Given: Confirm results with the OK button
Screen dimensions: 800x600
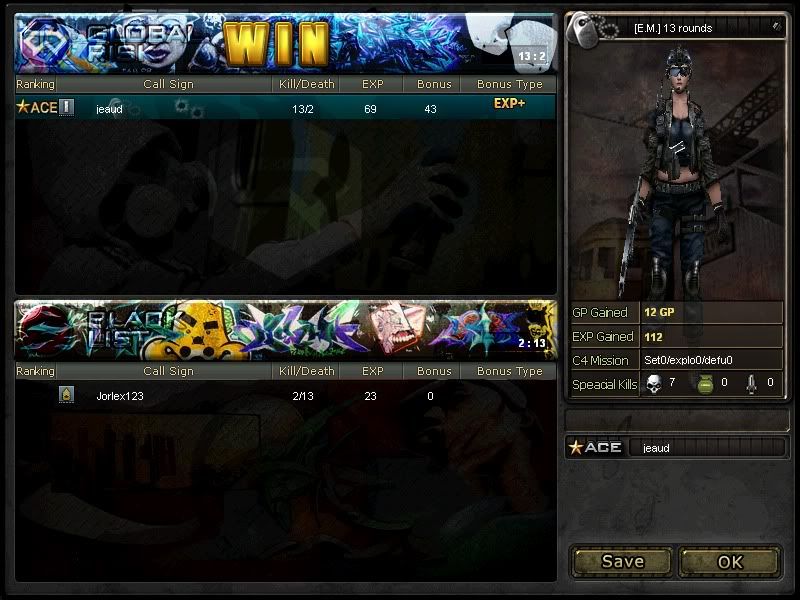Looking at the screenshot, I should (x=730, y=561).
